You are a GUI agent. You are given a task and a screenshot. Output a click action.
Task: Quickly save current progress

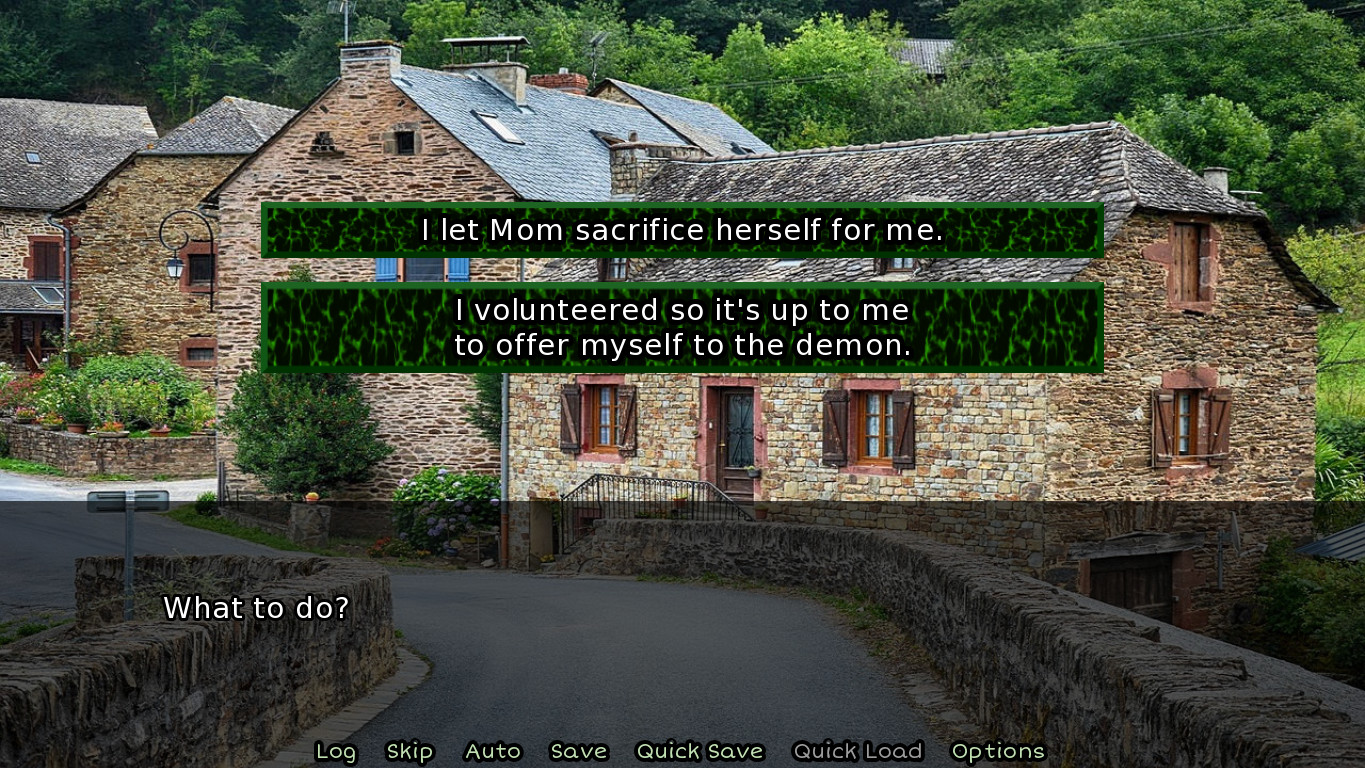click(700, 751)
